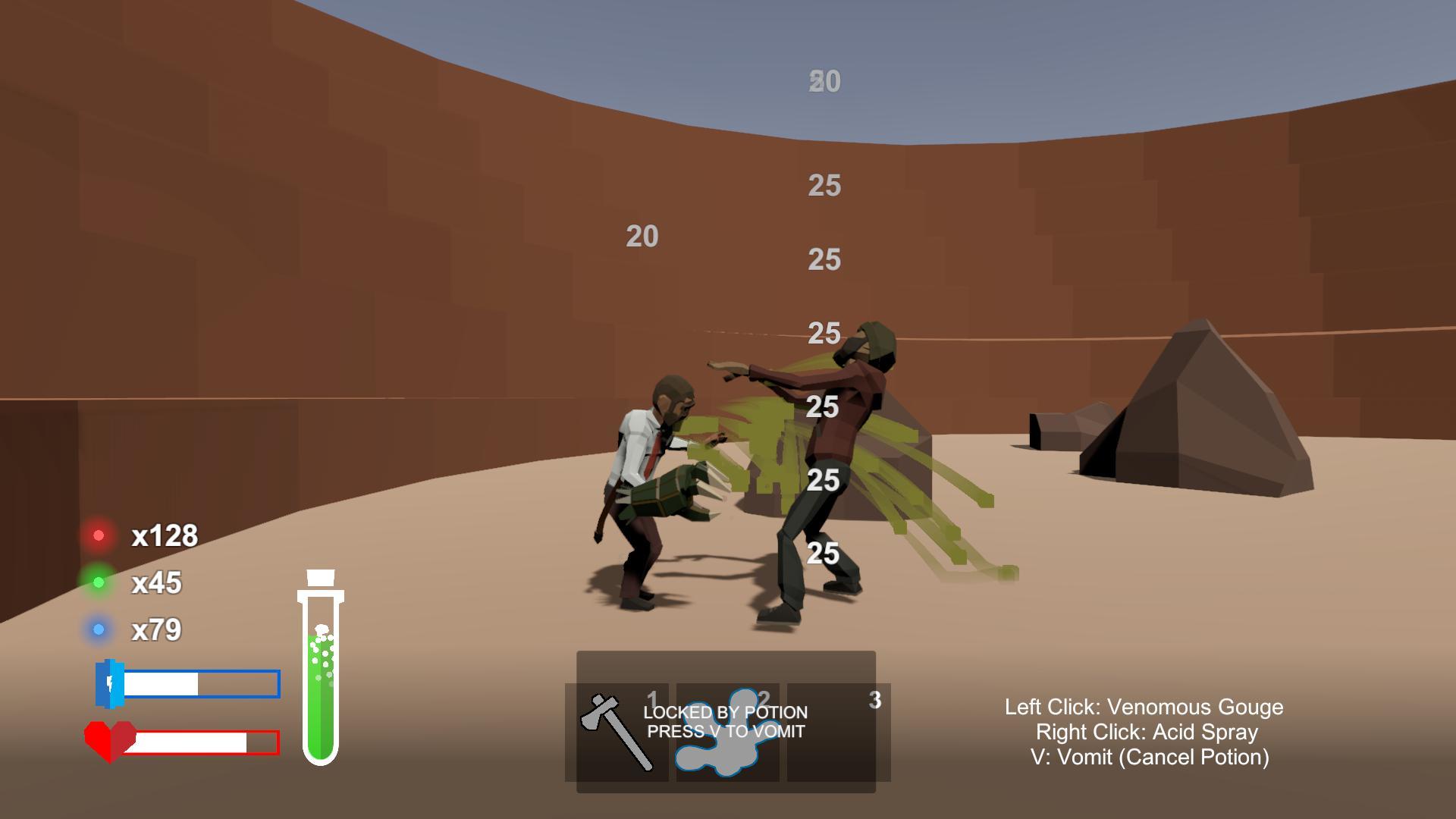Image resolution: width=1456 pixels, height=819 pixels.
Task: Click the green orb counter icon
Action: coord(99,582)
